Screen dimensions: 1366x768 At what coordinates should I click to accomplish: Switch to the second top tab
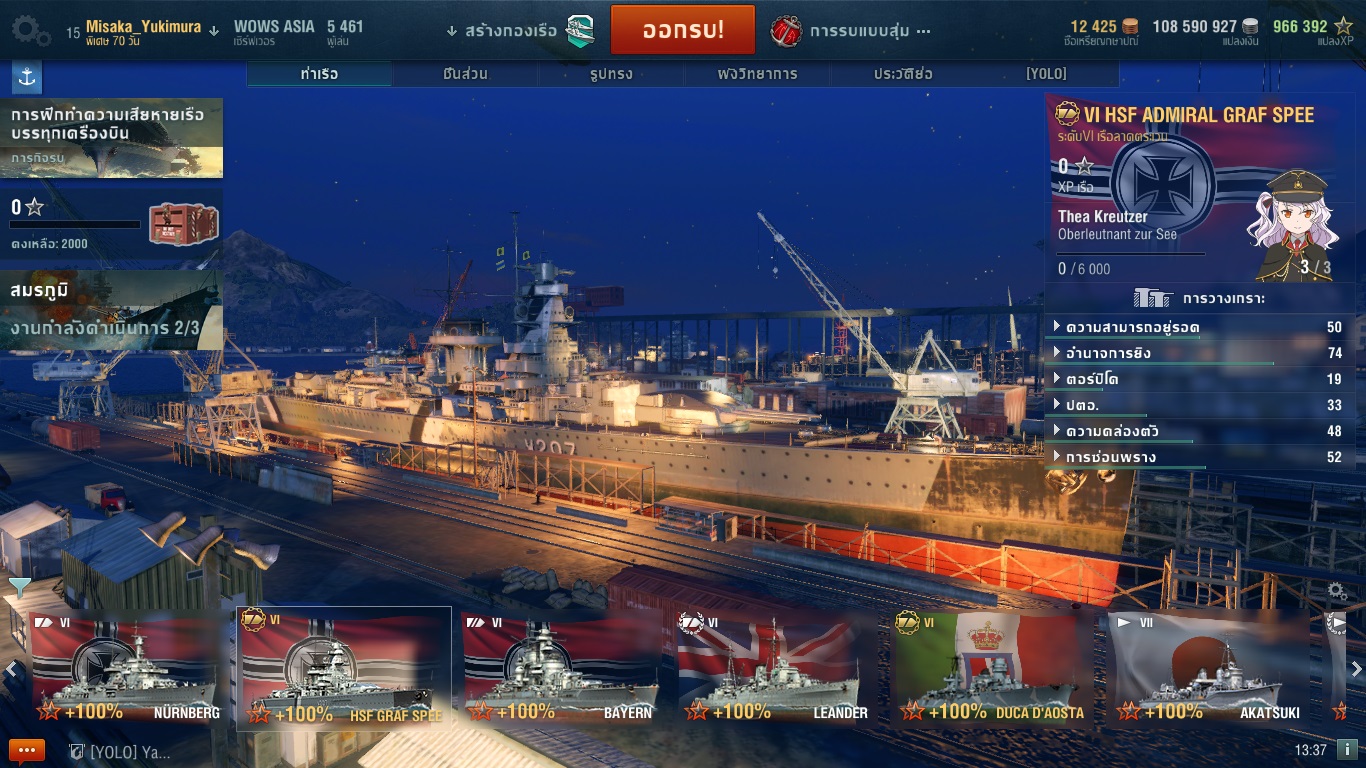click(465, 74)
